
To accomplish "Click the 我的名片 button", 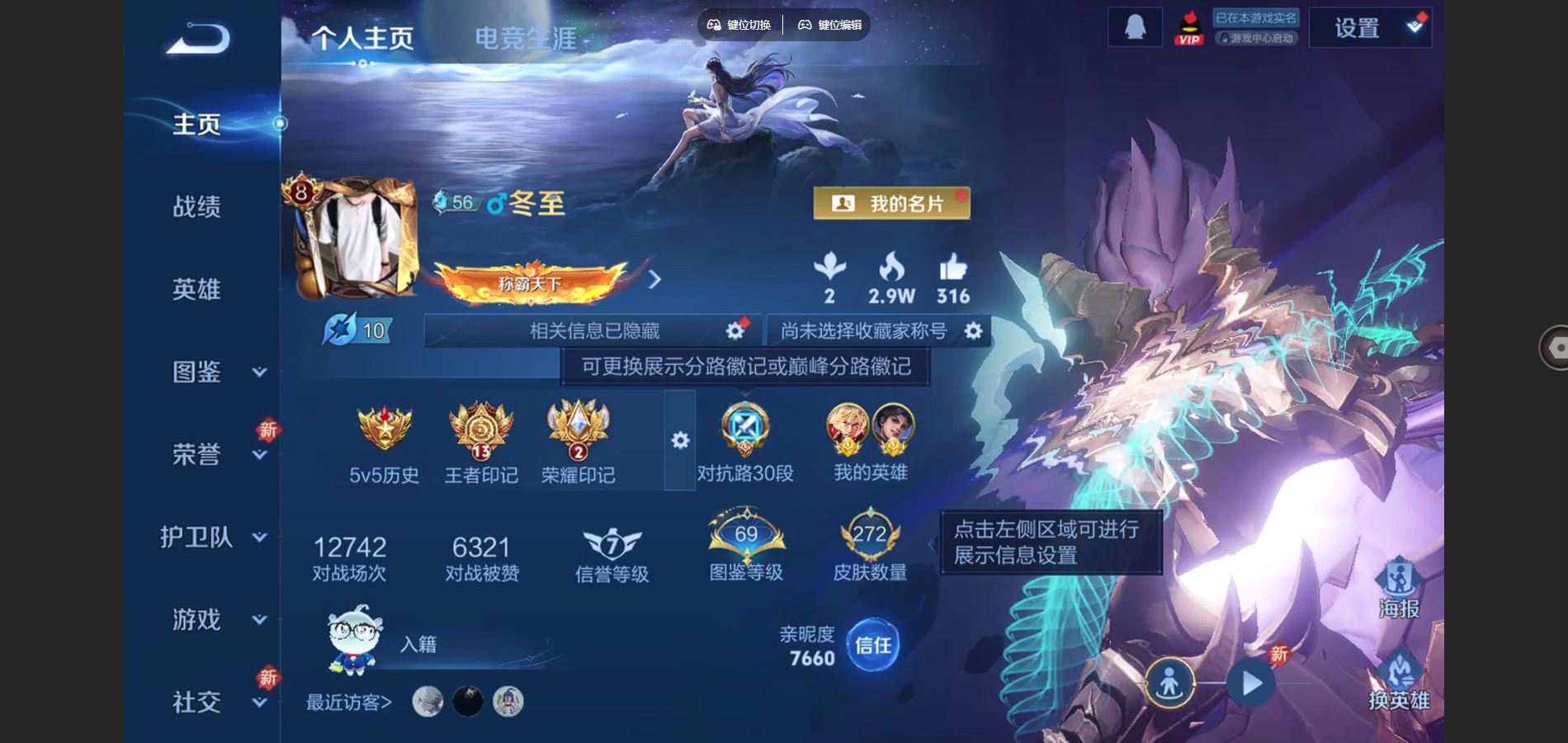I will [893, 203].
